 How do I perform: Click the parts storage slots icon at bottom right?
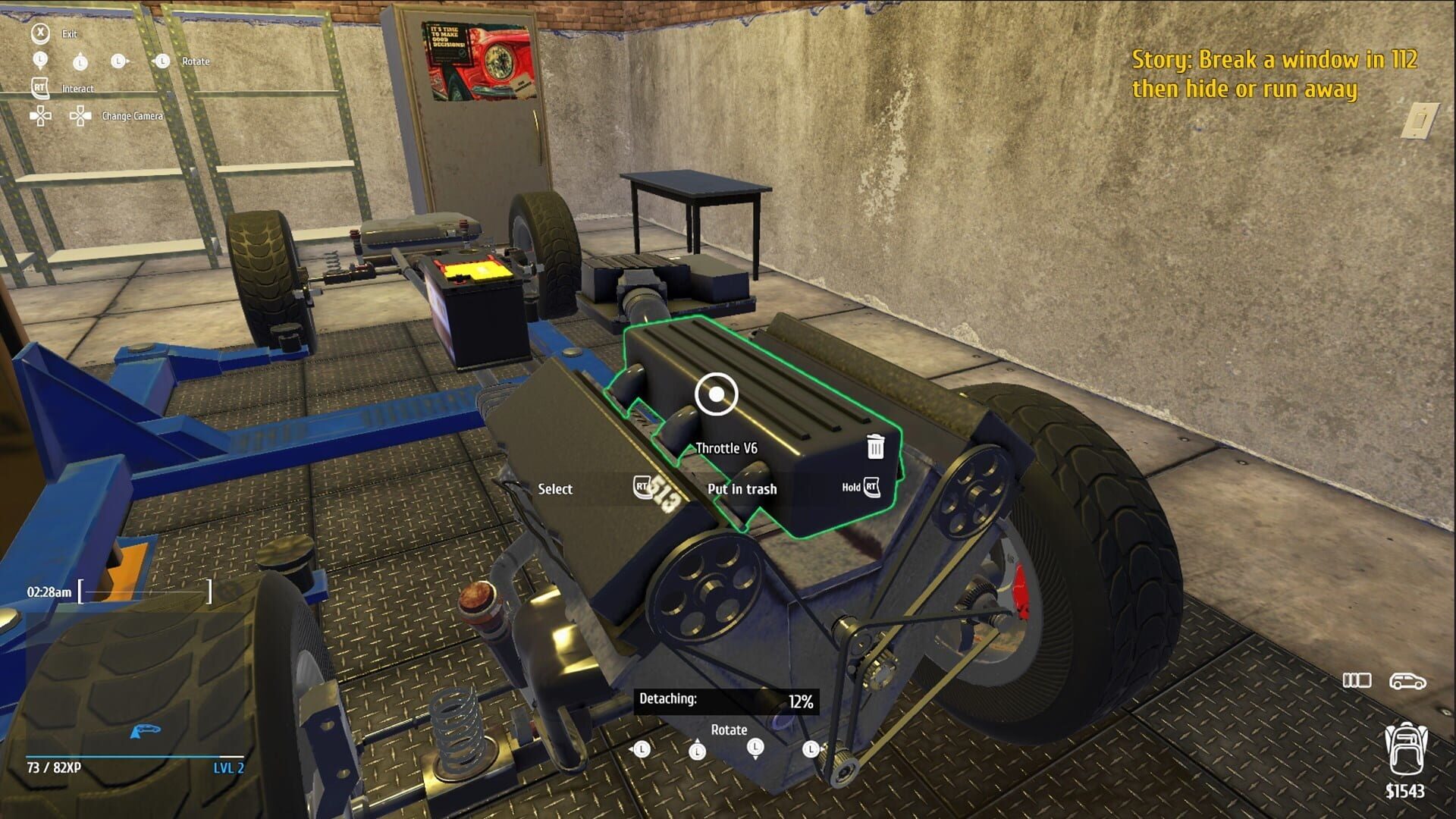click(1358, 681)
